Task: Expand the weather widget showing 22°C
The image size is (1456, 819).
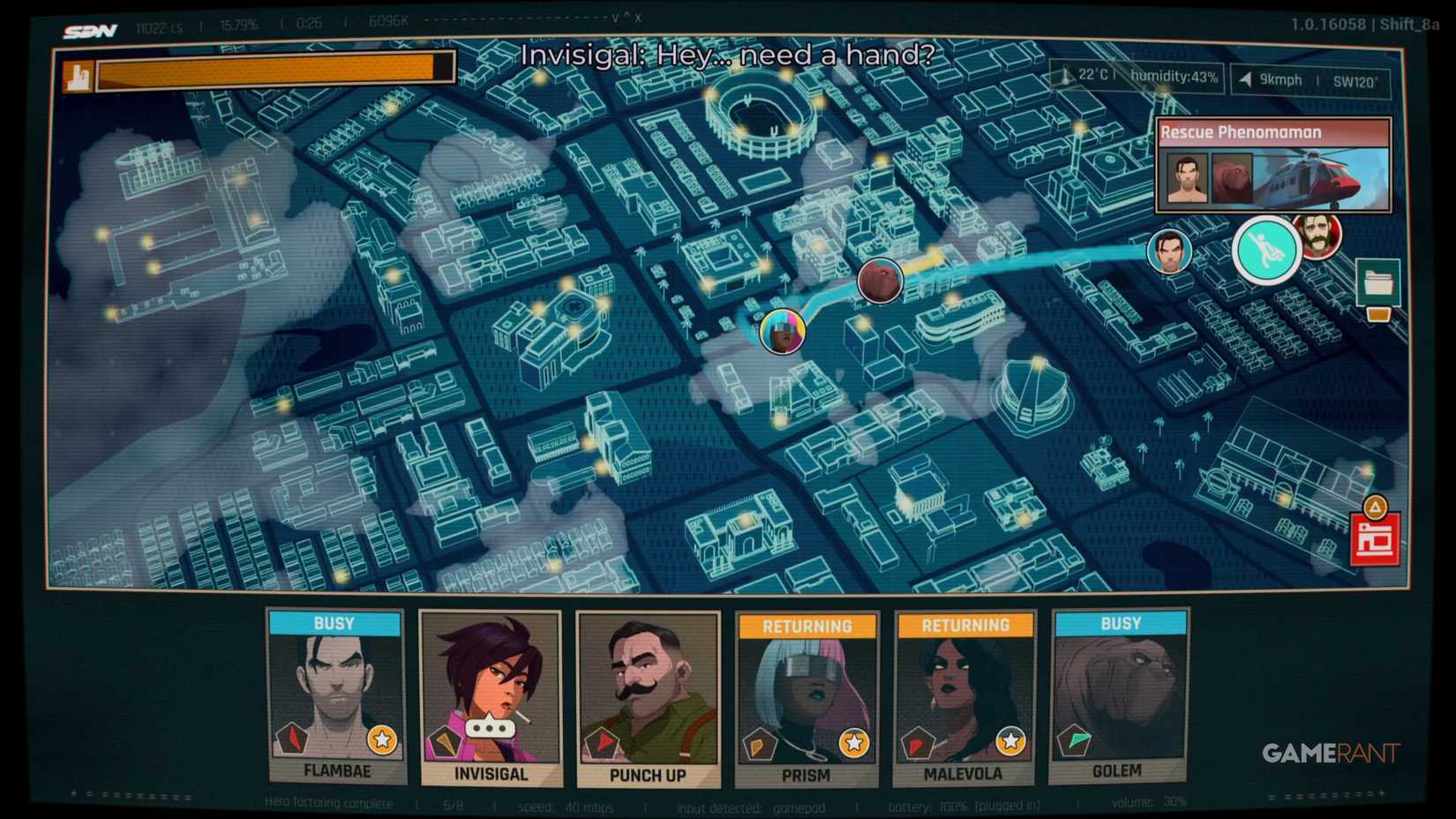Action: [1137, 77]
